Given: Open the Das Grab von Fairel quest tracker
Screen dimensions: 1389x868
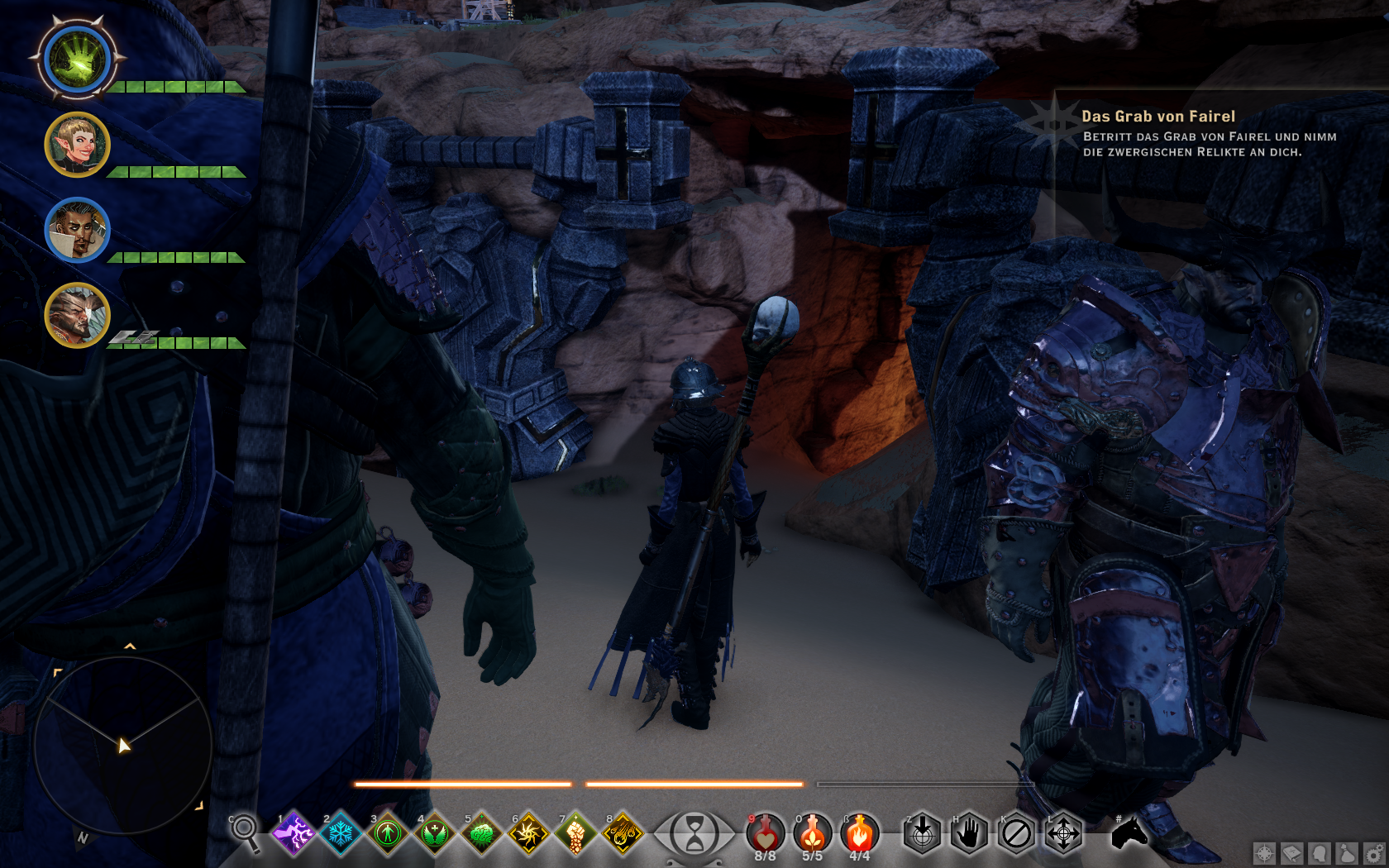Looking at the screenshot, I should click(1157, 117).
